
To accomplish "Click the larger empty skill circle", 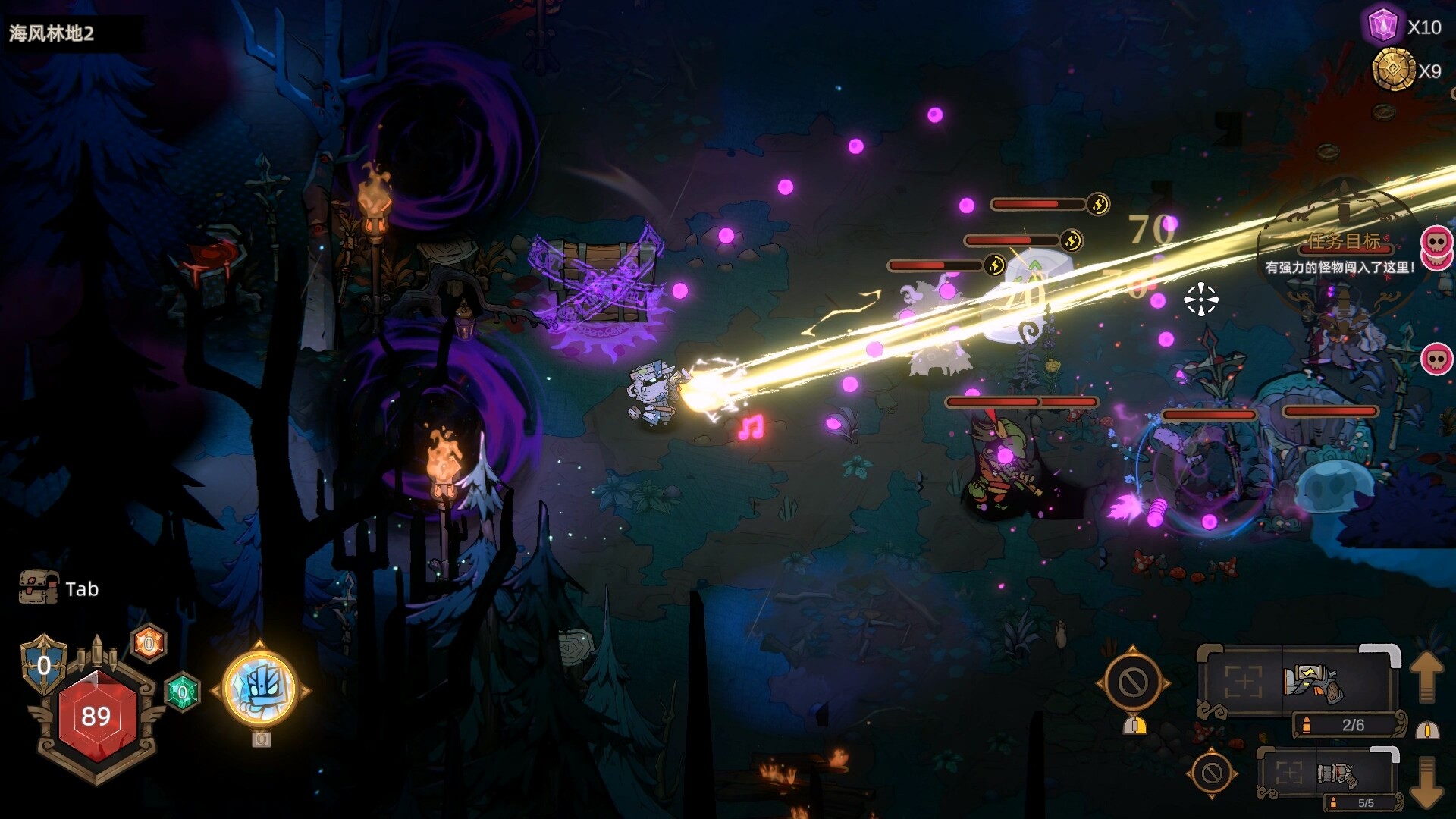I will [x=1133, y=682].
